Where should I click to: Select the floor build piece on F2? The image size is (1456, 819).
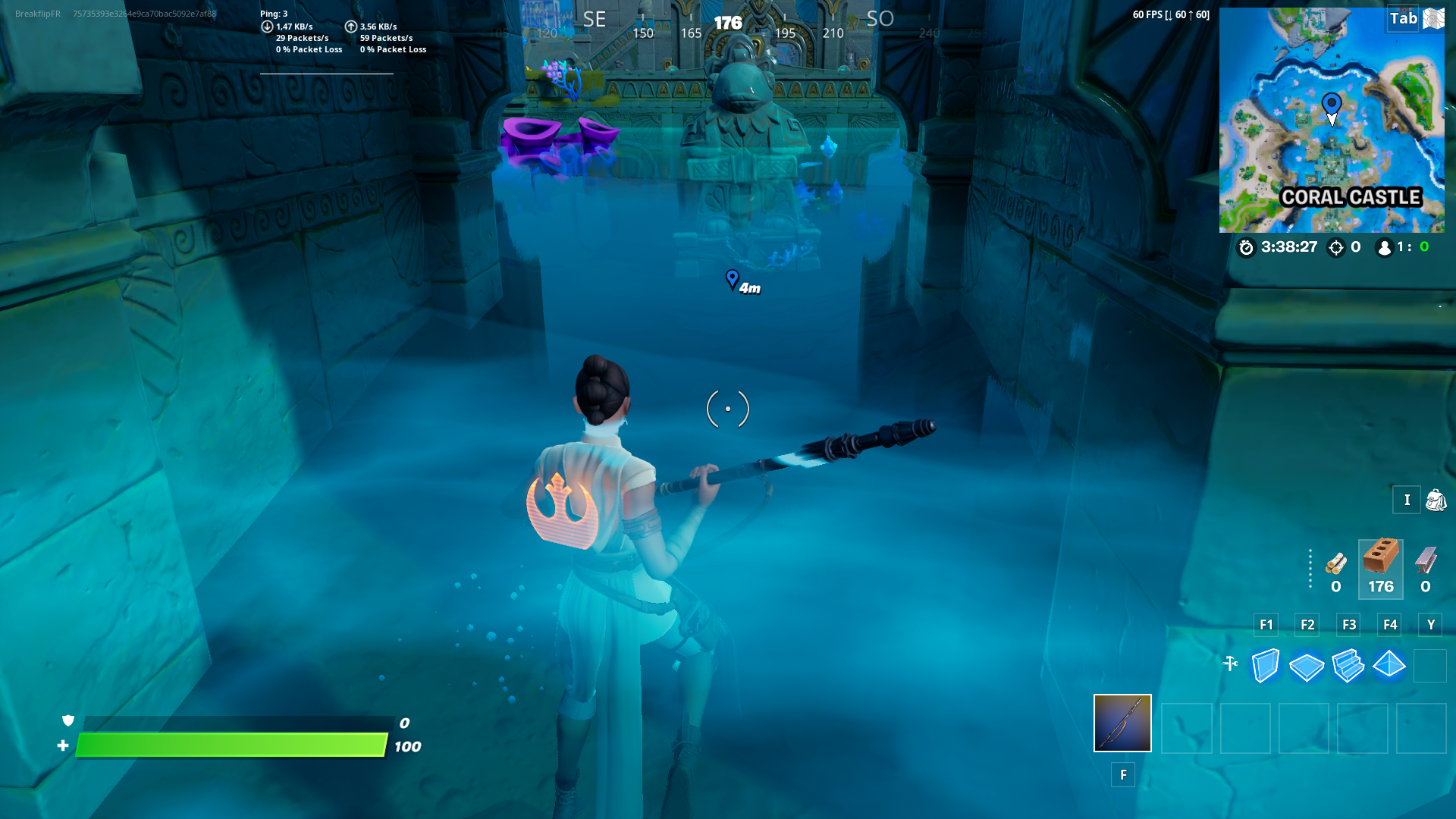1307,666
